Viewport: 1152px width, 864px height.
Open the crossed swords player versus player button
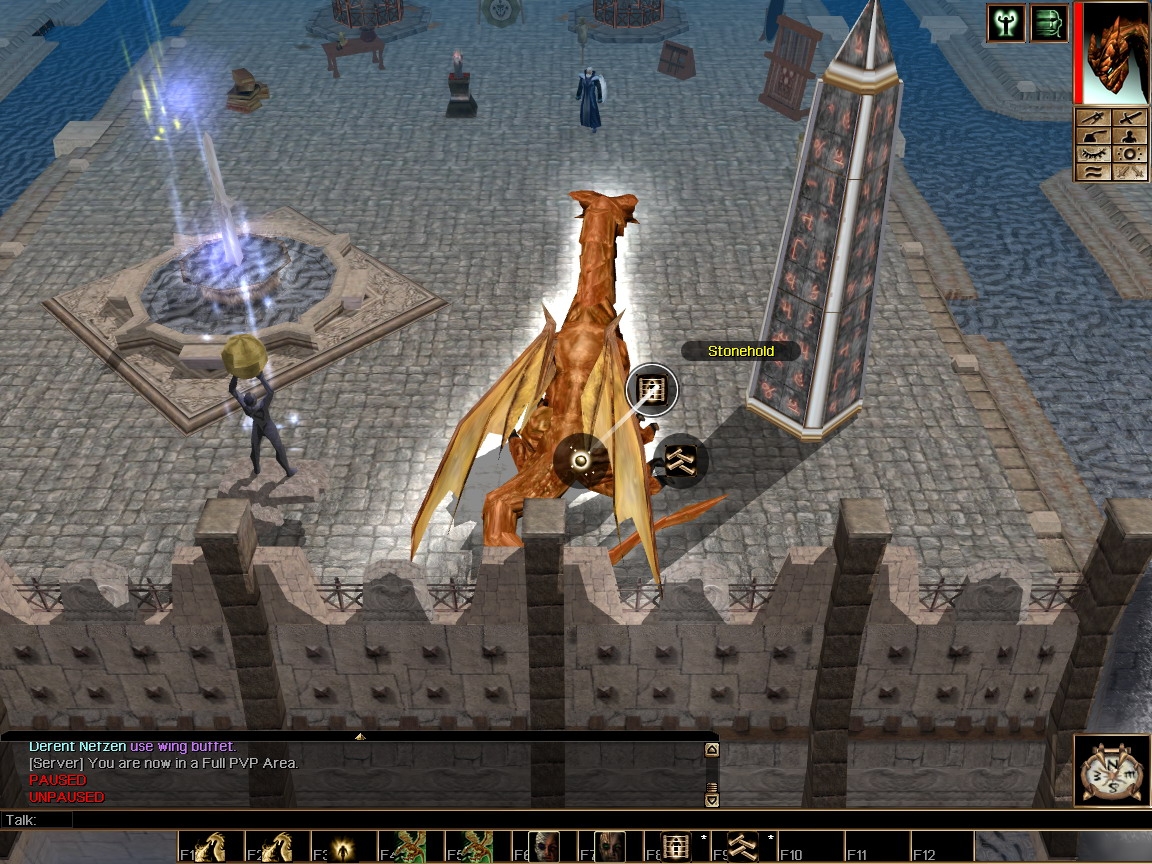(x=1130, y=172)
